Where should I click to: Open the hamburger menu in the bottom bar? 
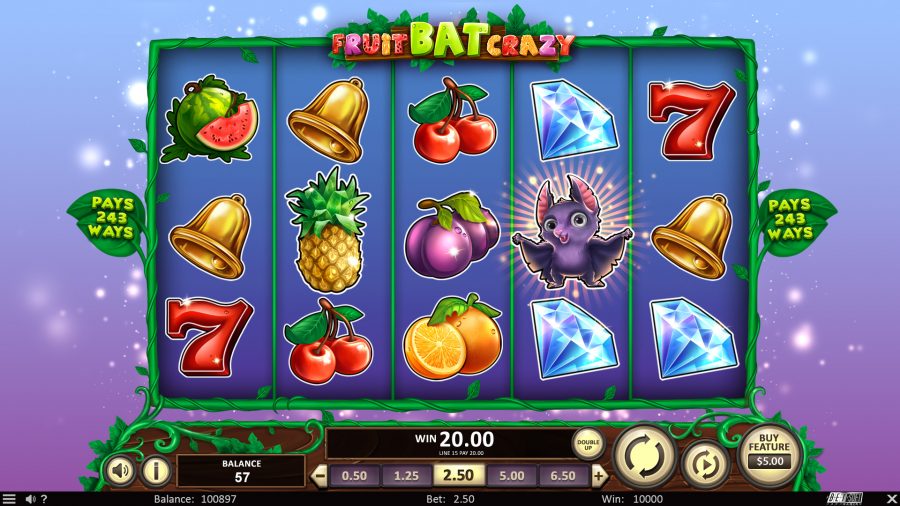pos(9,498)
